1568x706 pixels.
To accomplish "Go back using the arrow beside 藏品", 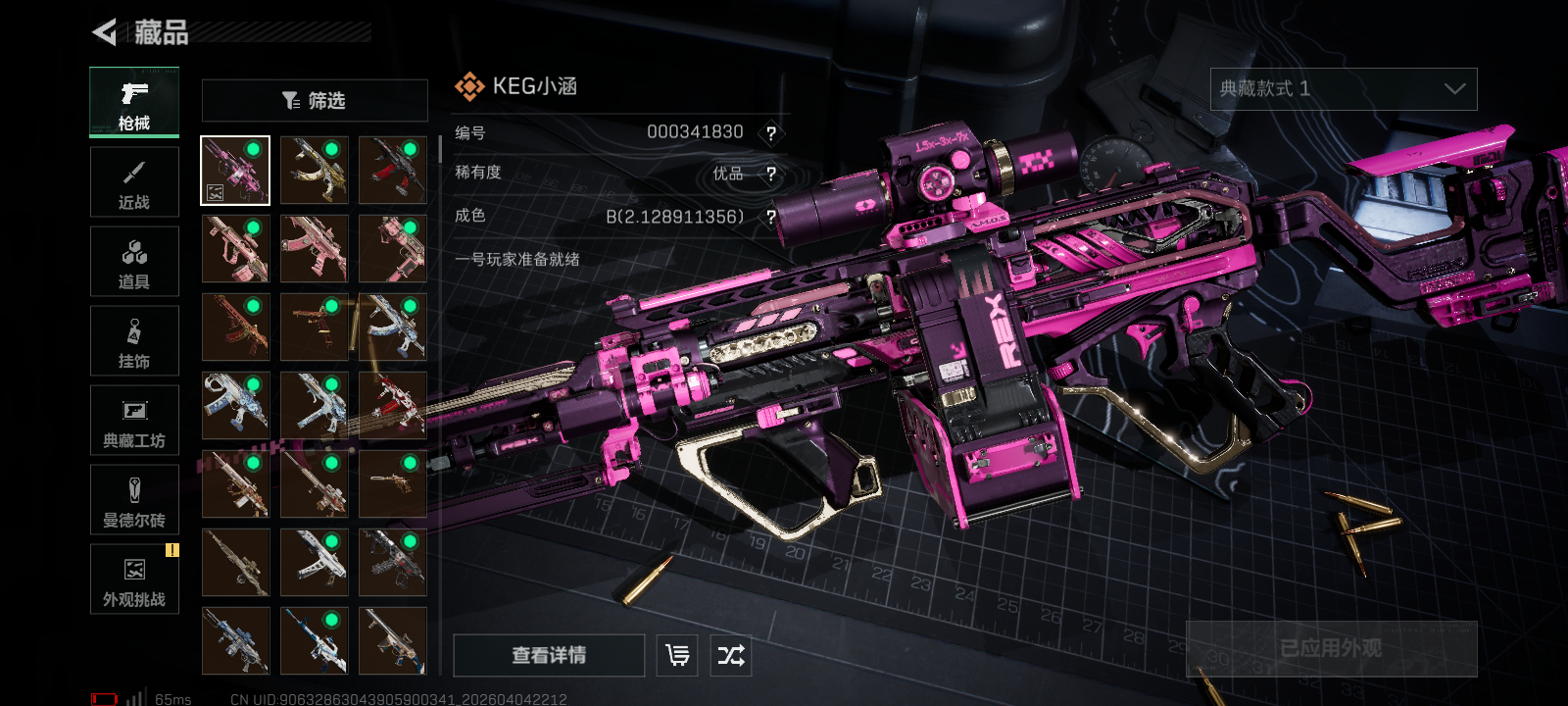I will 105,32.
